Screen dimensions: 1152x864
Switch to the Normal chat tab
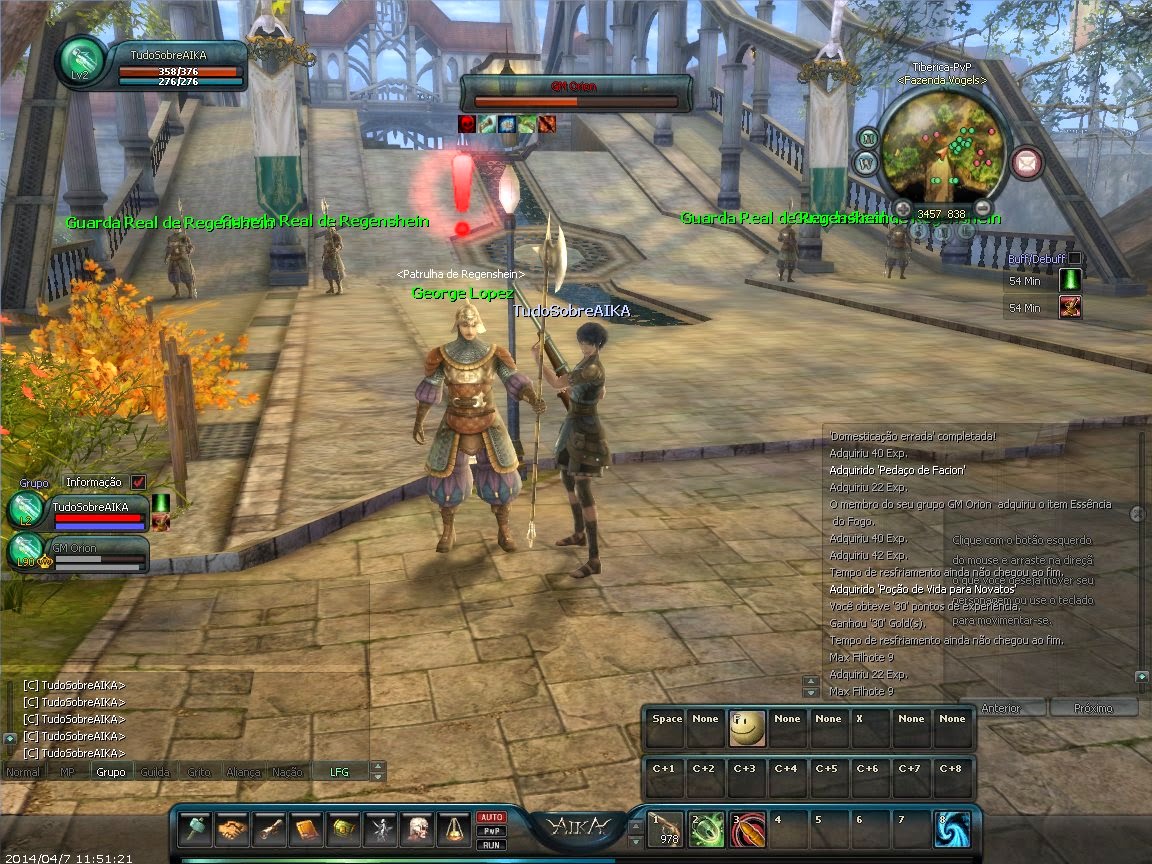click(x=23, y=772)
